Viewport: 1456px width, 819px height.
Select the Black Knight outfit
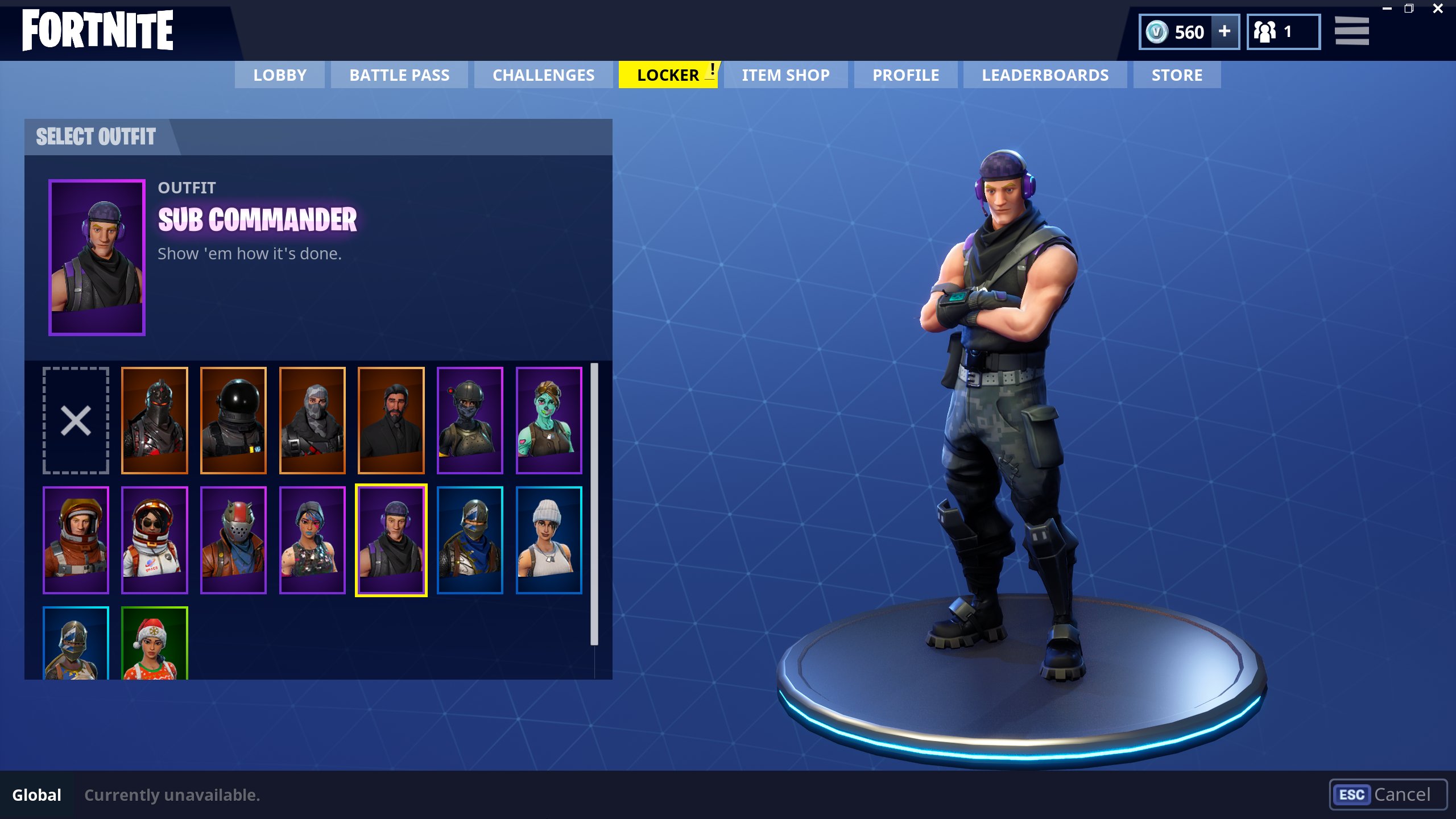click(155, 419)
